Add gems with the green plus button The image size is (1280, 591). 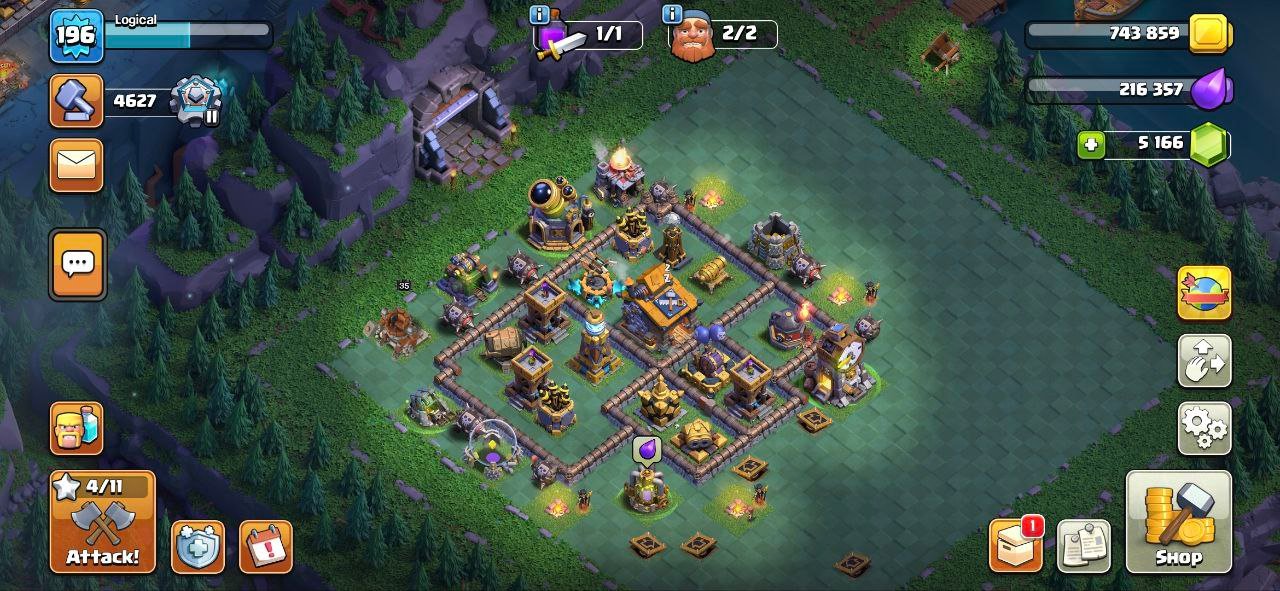coord(1091,145)
